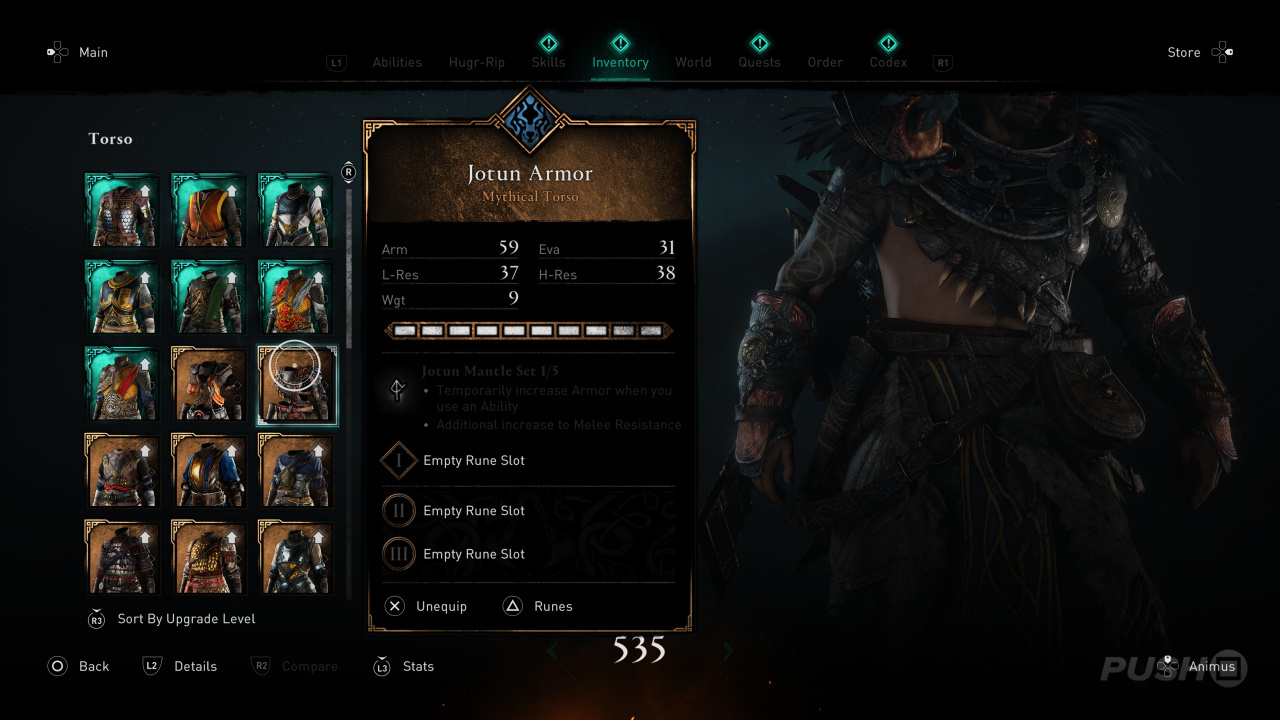1280x720 pixels.
Task: Go to the Skills tab
Action: 548,62
